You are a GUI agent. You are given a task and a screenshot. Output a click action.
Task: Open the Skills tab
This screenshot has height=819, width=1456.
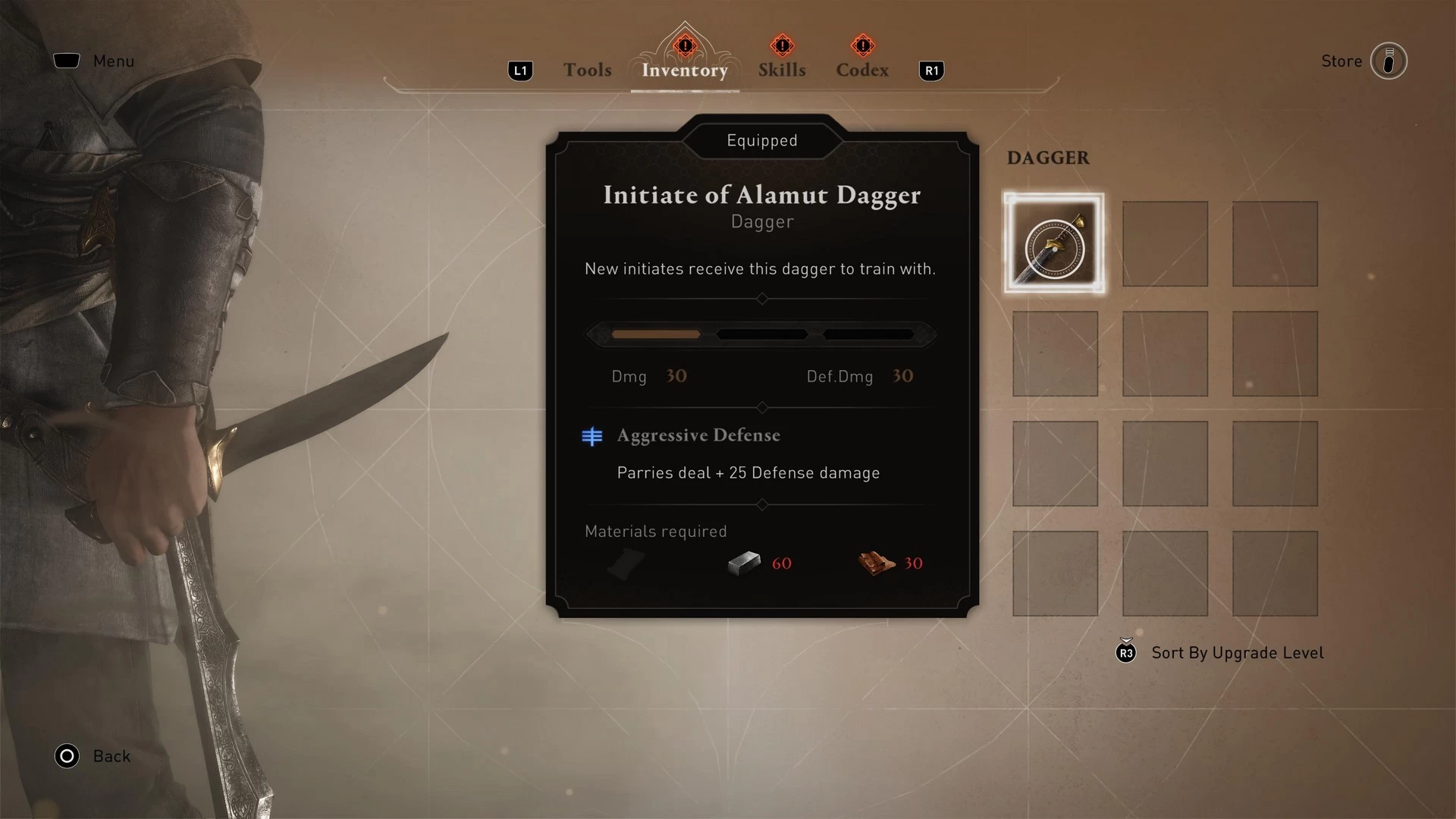pyautogui.click(x=782, y=70)
